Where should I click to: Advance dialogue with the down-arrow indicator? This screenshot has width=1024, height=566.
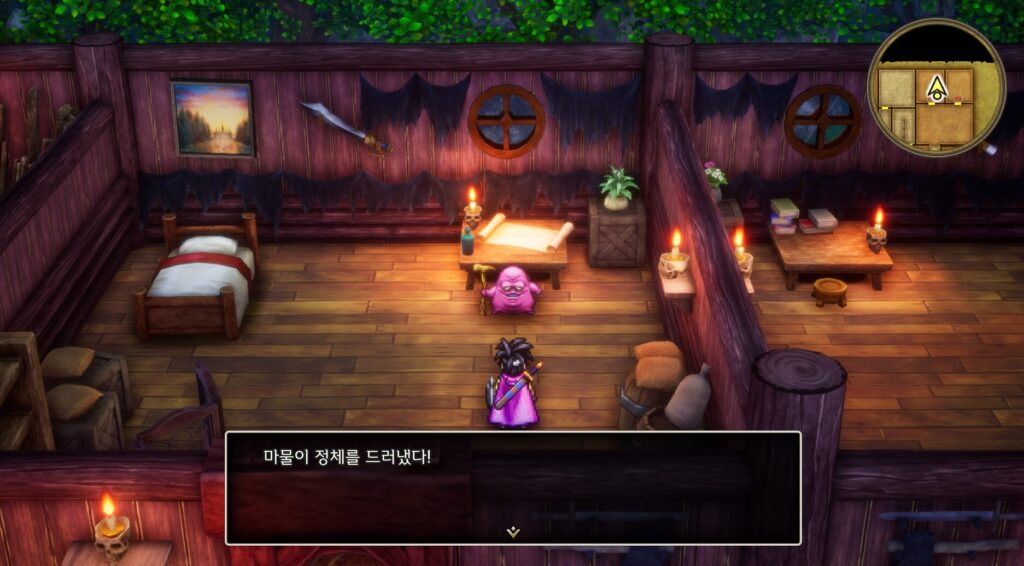point(513,532)
